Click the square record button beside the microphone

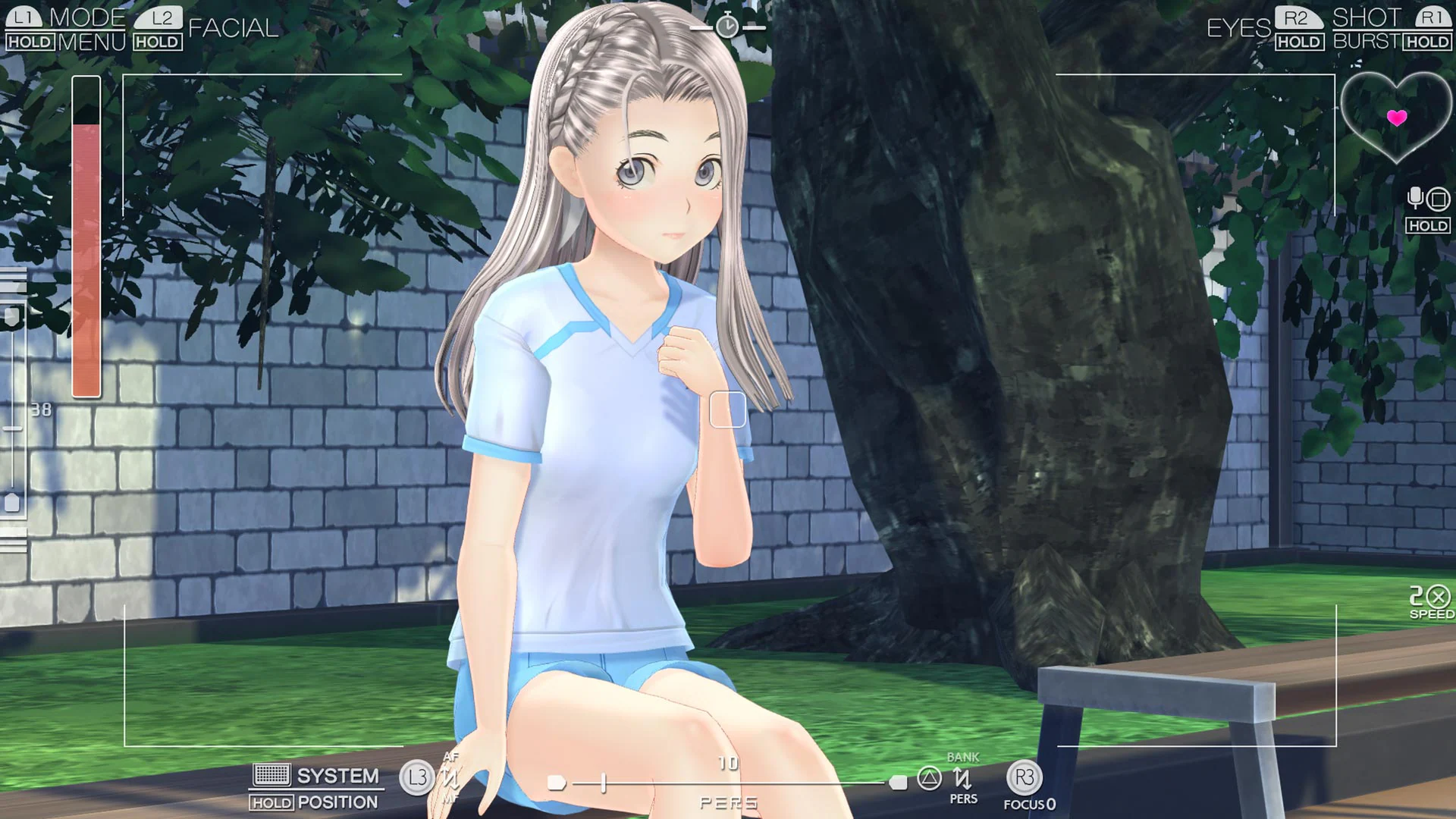pos(1437,200)
